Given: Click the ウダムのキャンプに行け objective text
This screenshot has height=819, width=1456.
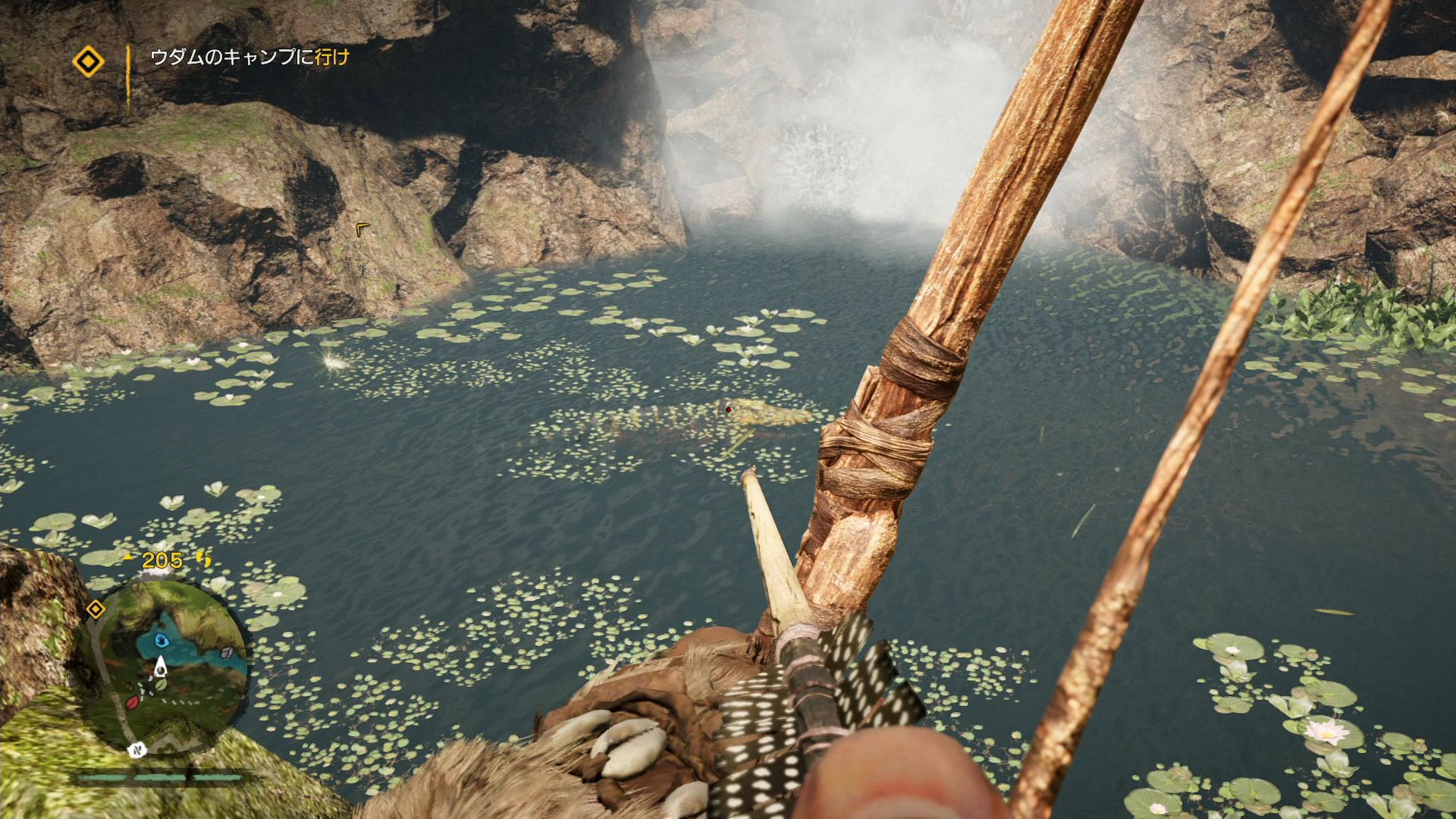Looking at the screenshot, I should 249,58.
